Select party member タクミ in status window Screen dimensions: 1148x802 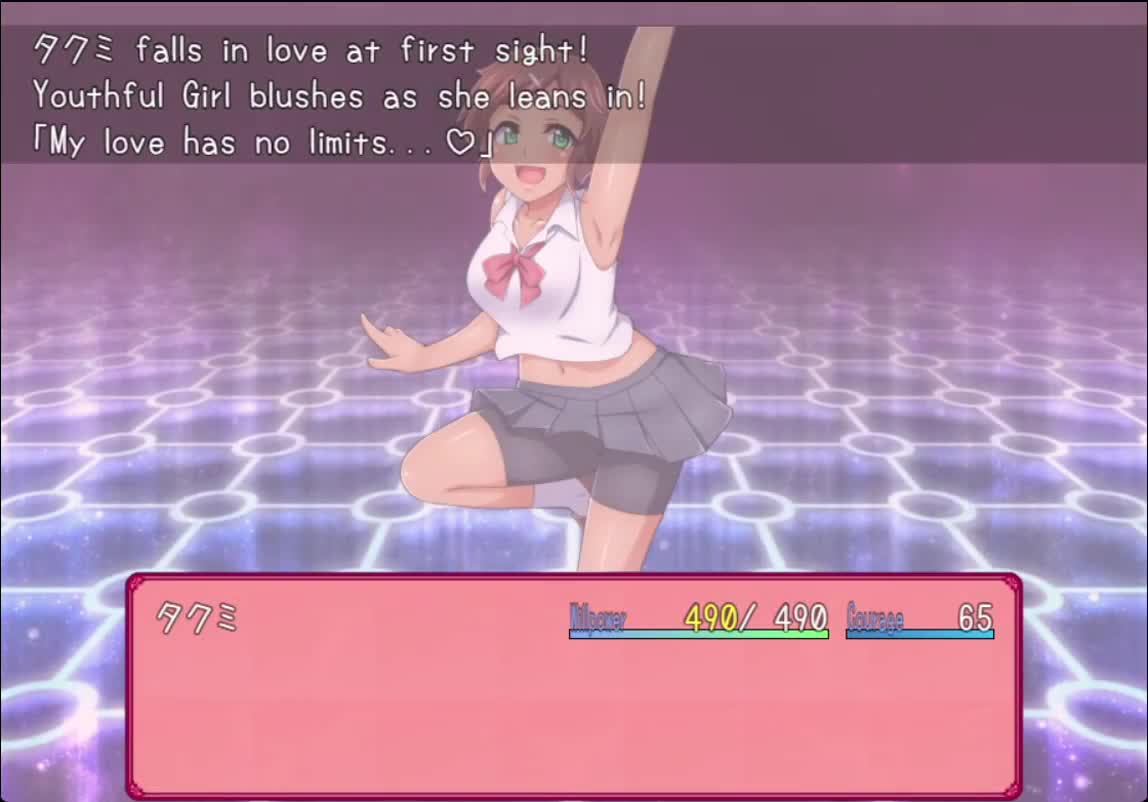pyautogui.click(x=197, y=619)
